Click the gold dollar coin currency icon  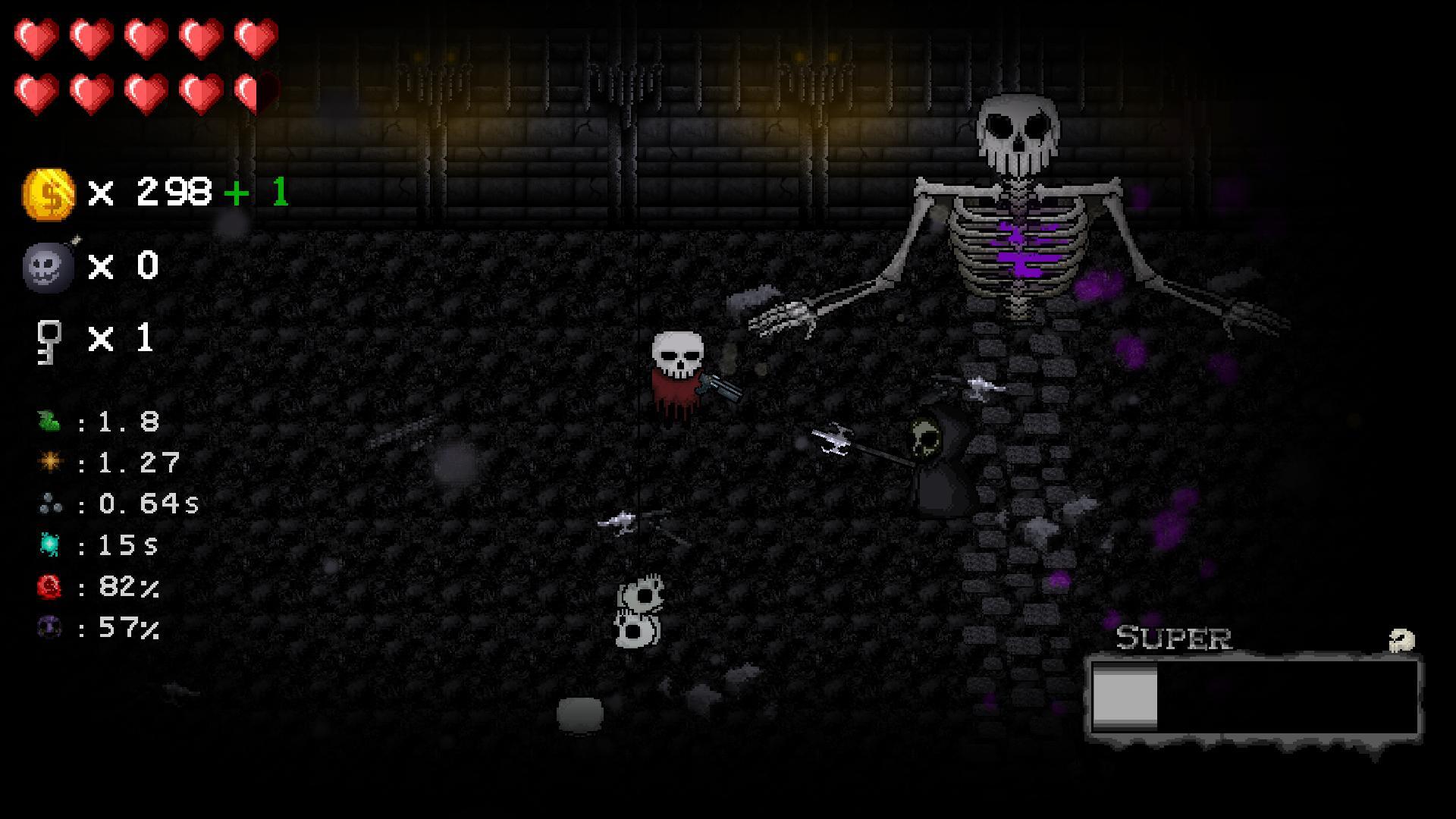pyautogui.click(x=49, y=193)
